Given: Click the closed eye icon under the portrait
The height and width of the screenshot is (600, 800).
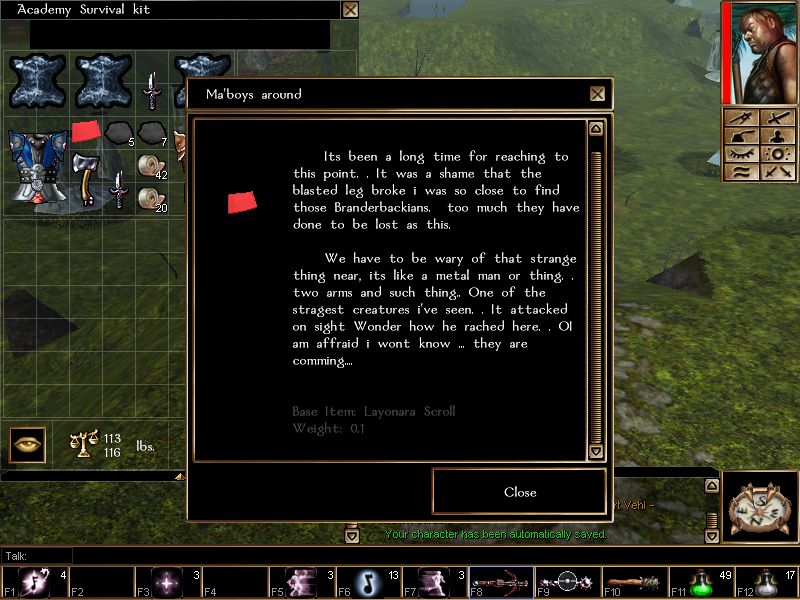Looking at the screenshot, I should click(741, 154).
